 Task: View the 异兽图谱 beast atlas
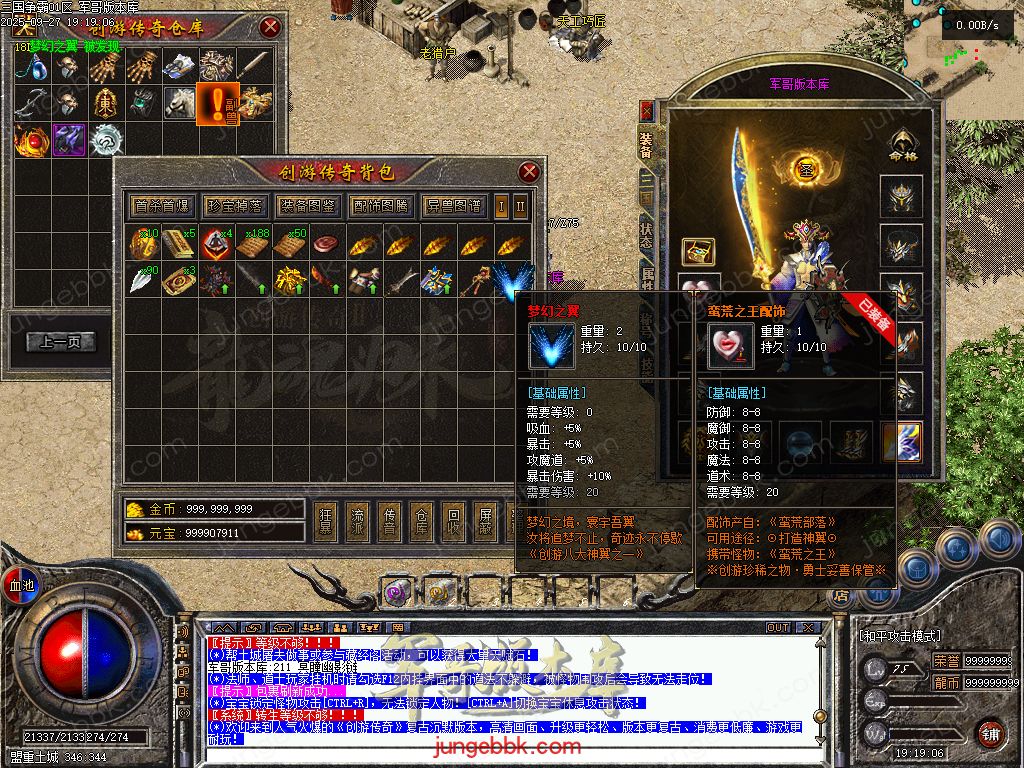pos(453,207)
